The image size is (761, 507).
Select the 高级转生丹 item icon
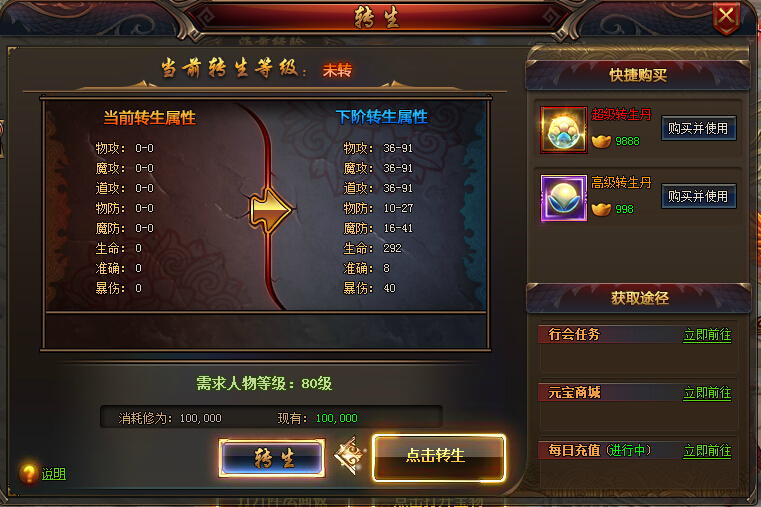563,197
